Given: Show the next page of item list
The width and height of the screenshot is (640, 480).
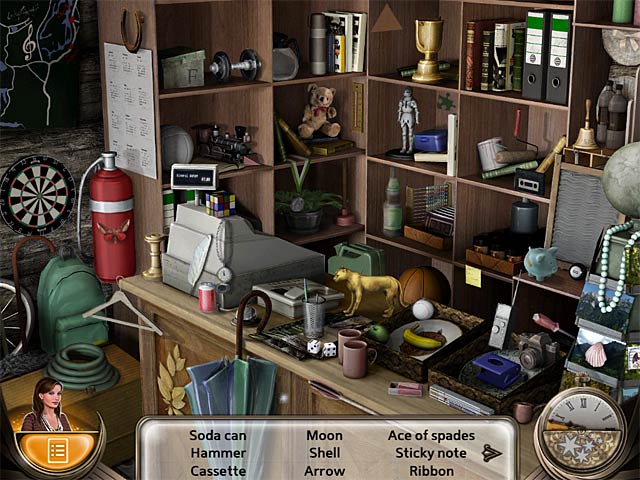Looking at the screenshot, I should (x=492, y=453).
